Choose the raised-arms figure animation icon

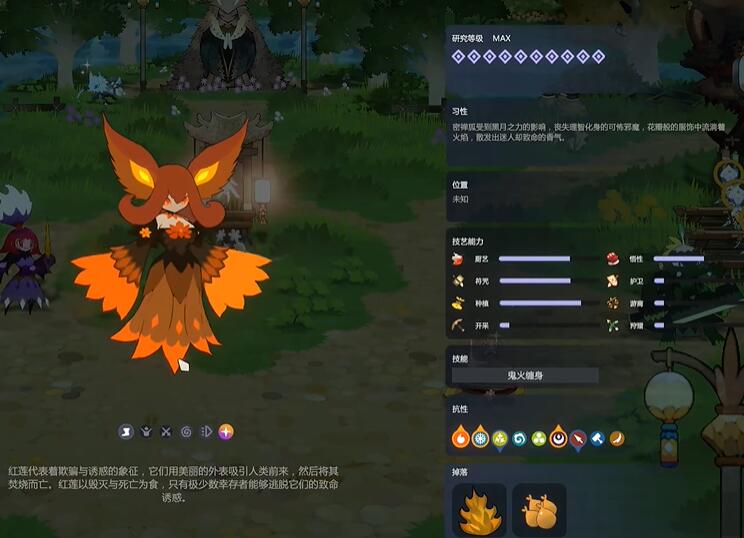[x=146, y=432]
